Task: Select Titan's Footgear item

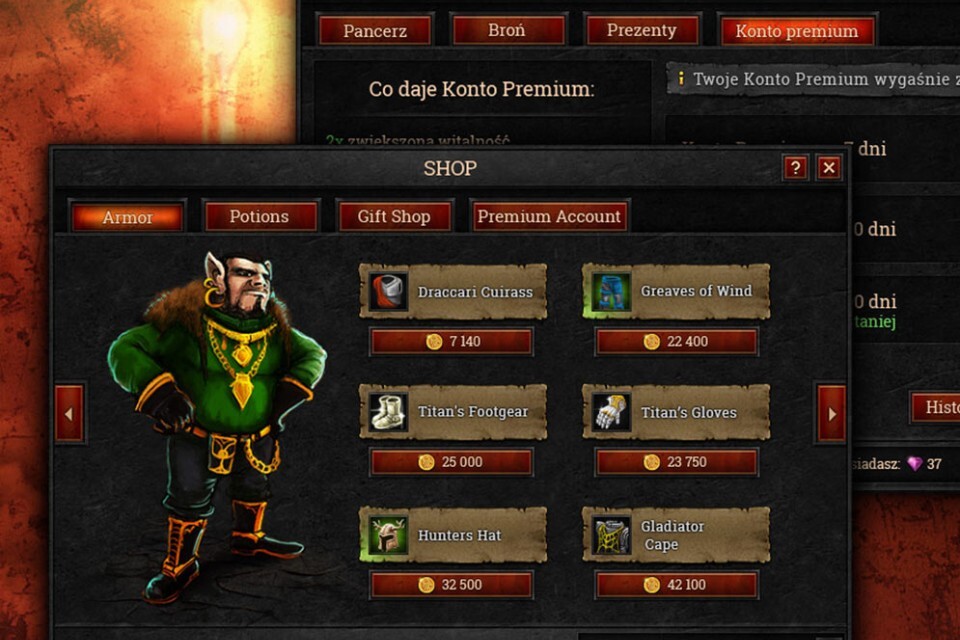Action: coord(453,412)
